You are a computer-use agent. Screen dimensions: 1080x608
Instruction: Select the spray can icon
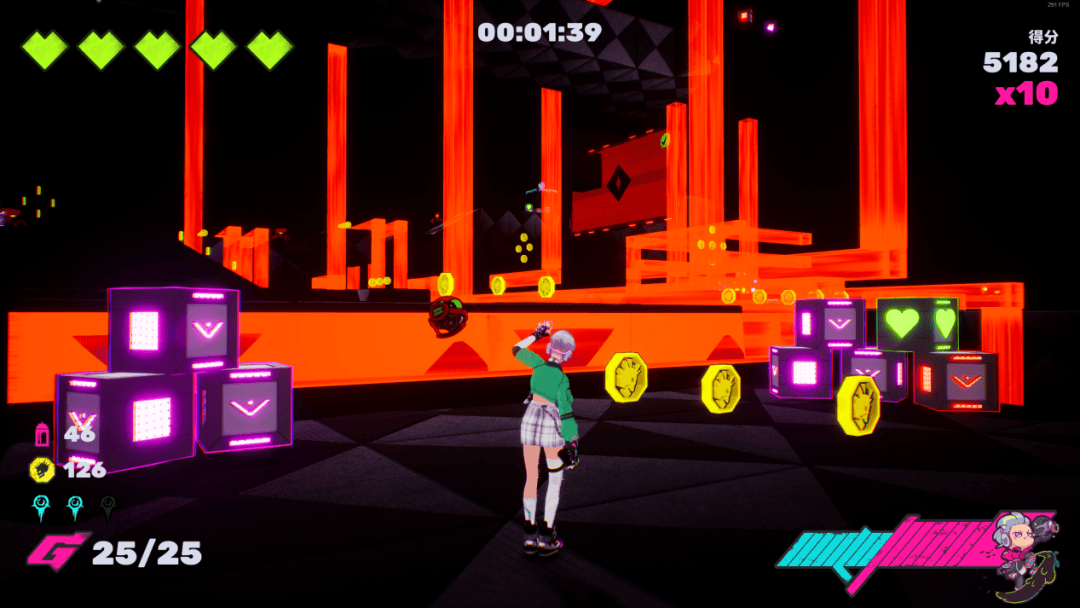click(42, 434)
